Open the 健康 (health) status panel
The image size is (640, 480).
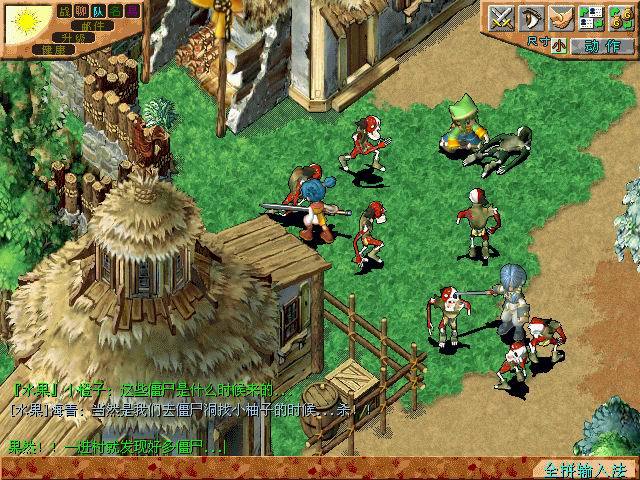pos(53,48)
